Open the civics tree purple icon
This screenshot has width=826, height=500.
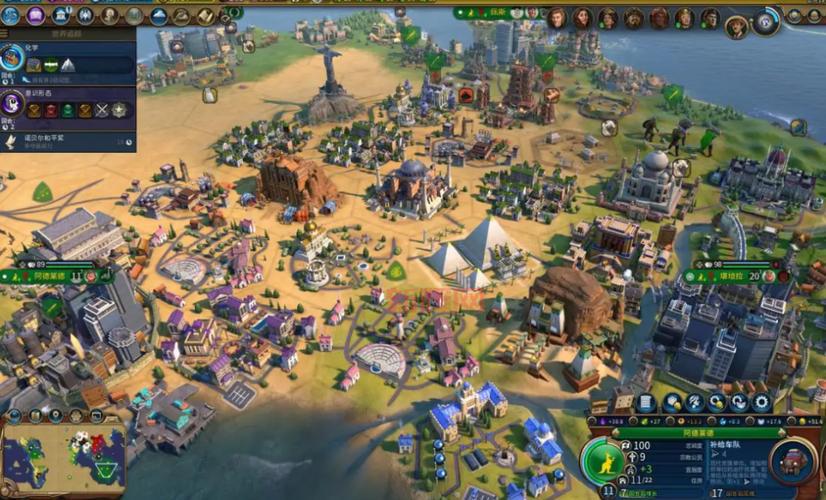(x=36, y=15)
